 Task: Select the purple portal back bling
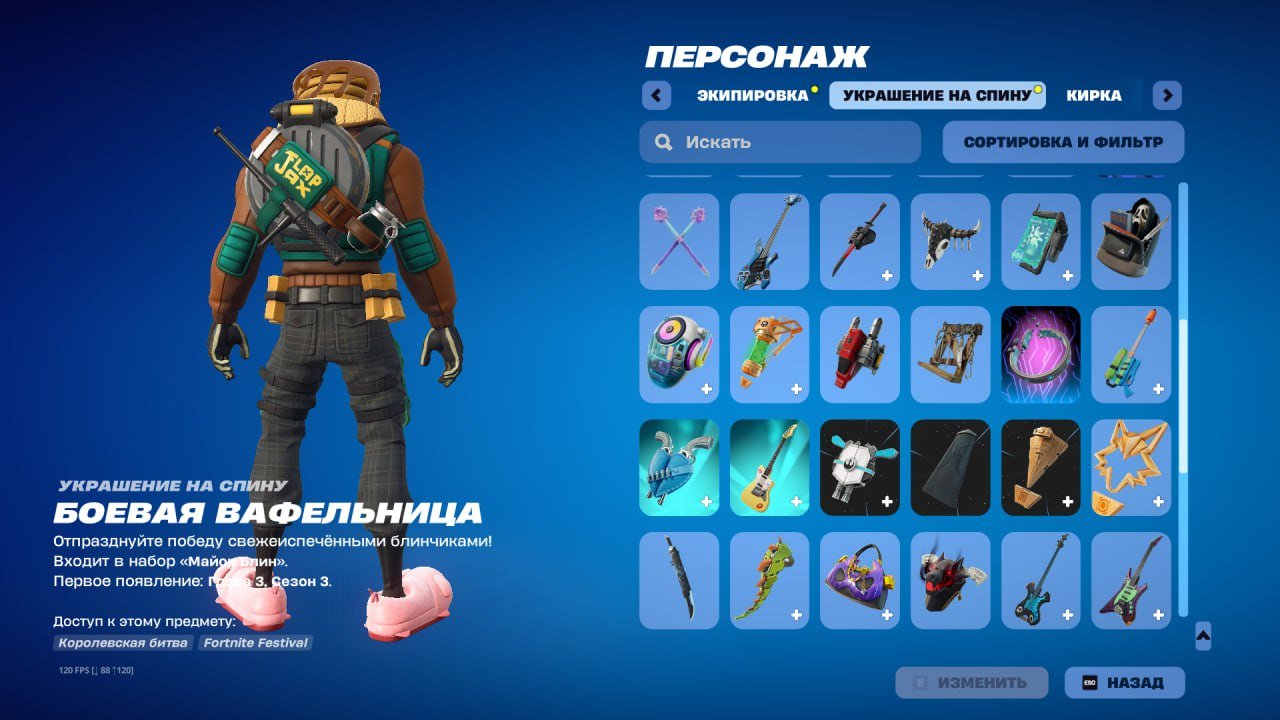pos(1040,355)
